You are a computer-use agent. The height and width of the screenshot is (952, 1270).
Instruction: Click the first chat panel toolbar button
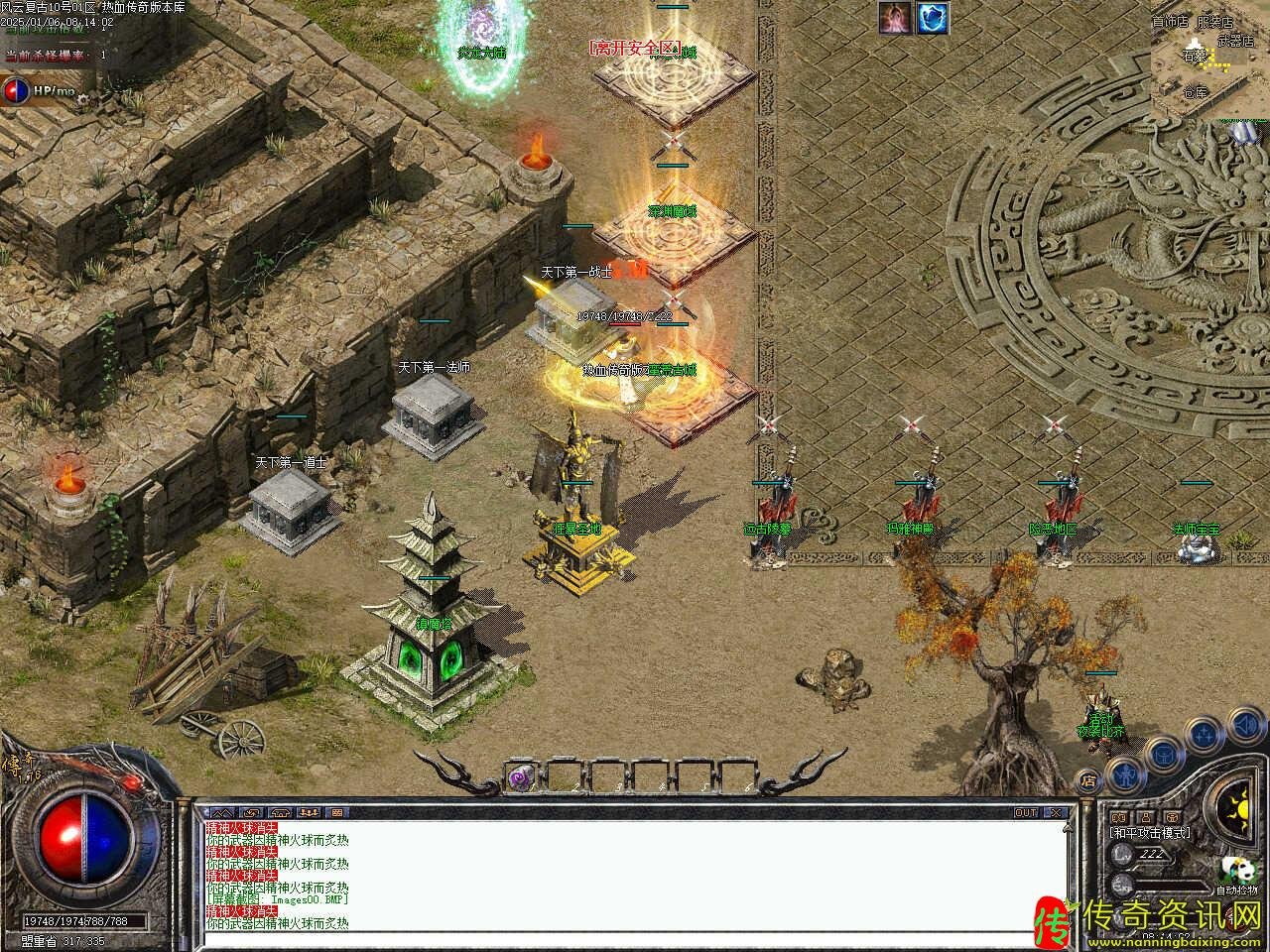point(220,812)
